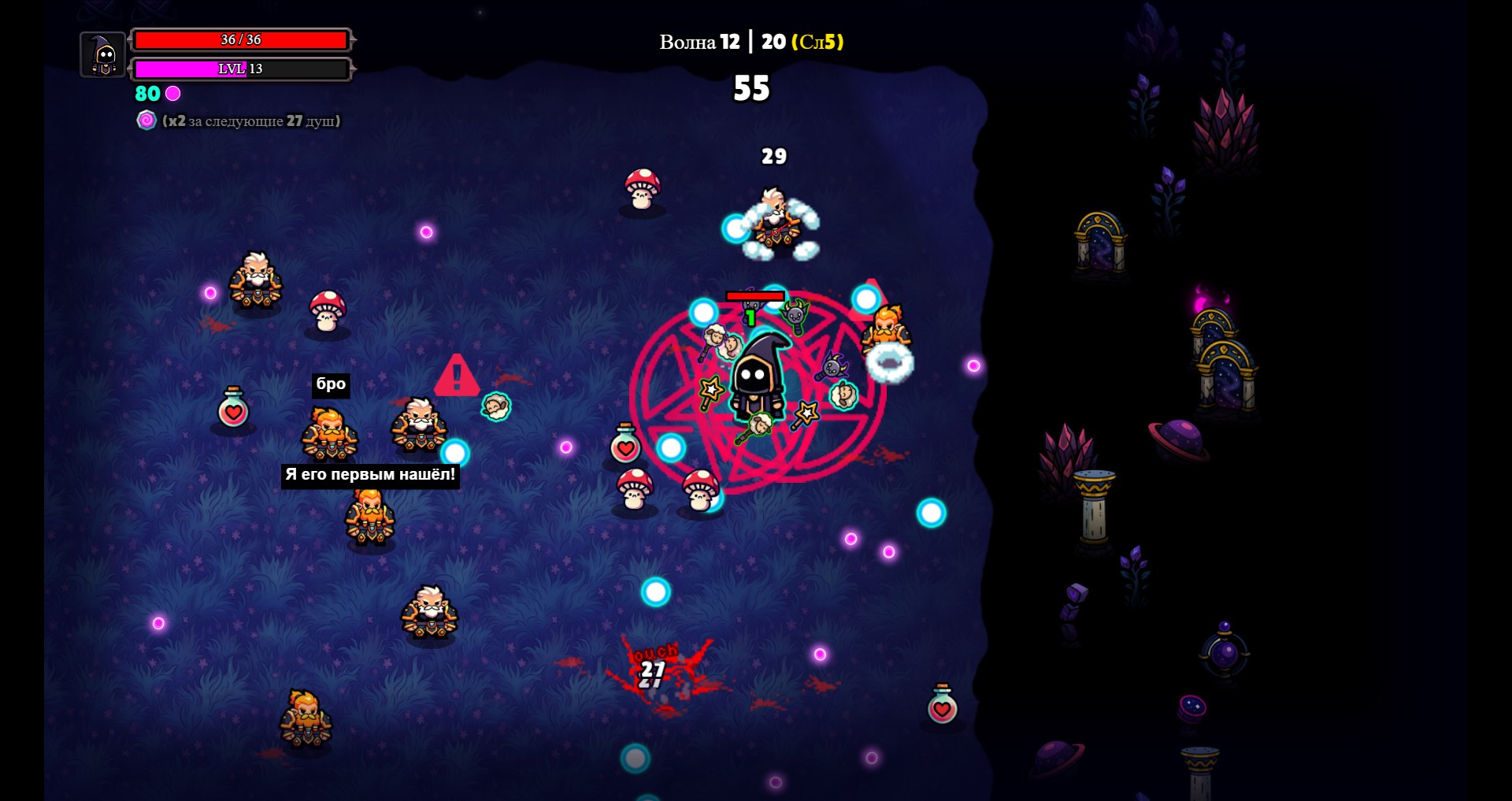Click the hooded character portrait

click(x=103, y=55)
